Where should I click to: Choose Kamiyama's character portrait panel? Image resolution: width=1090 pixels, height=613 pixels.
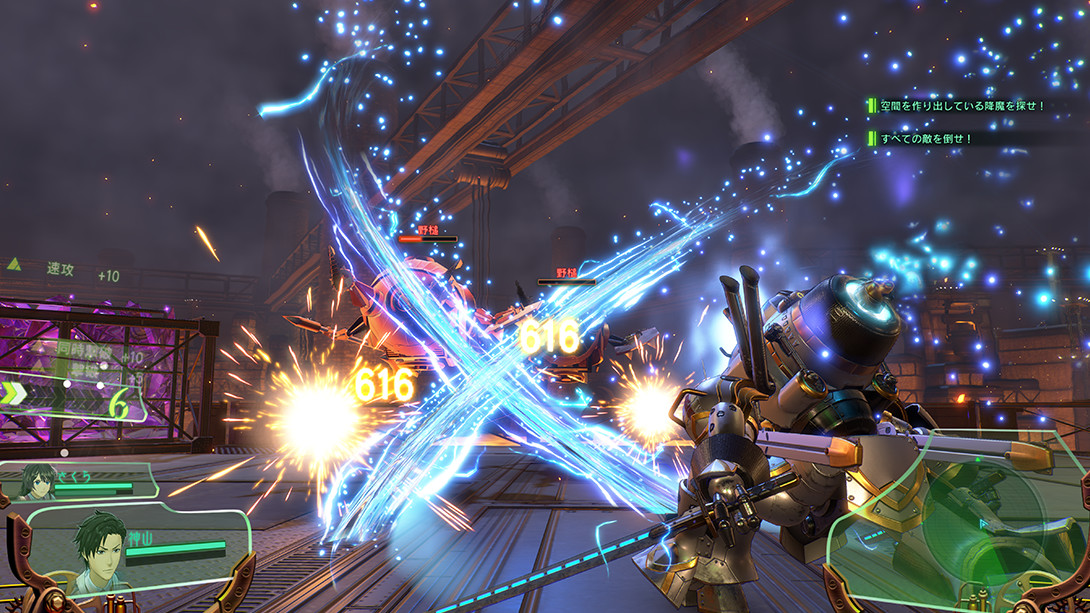[101, 548]
